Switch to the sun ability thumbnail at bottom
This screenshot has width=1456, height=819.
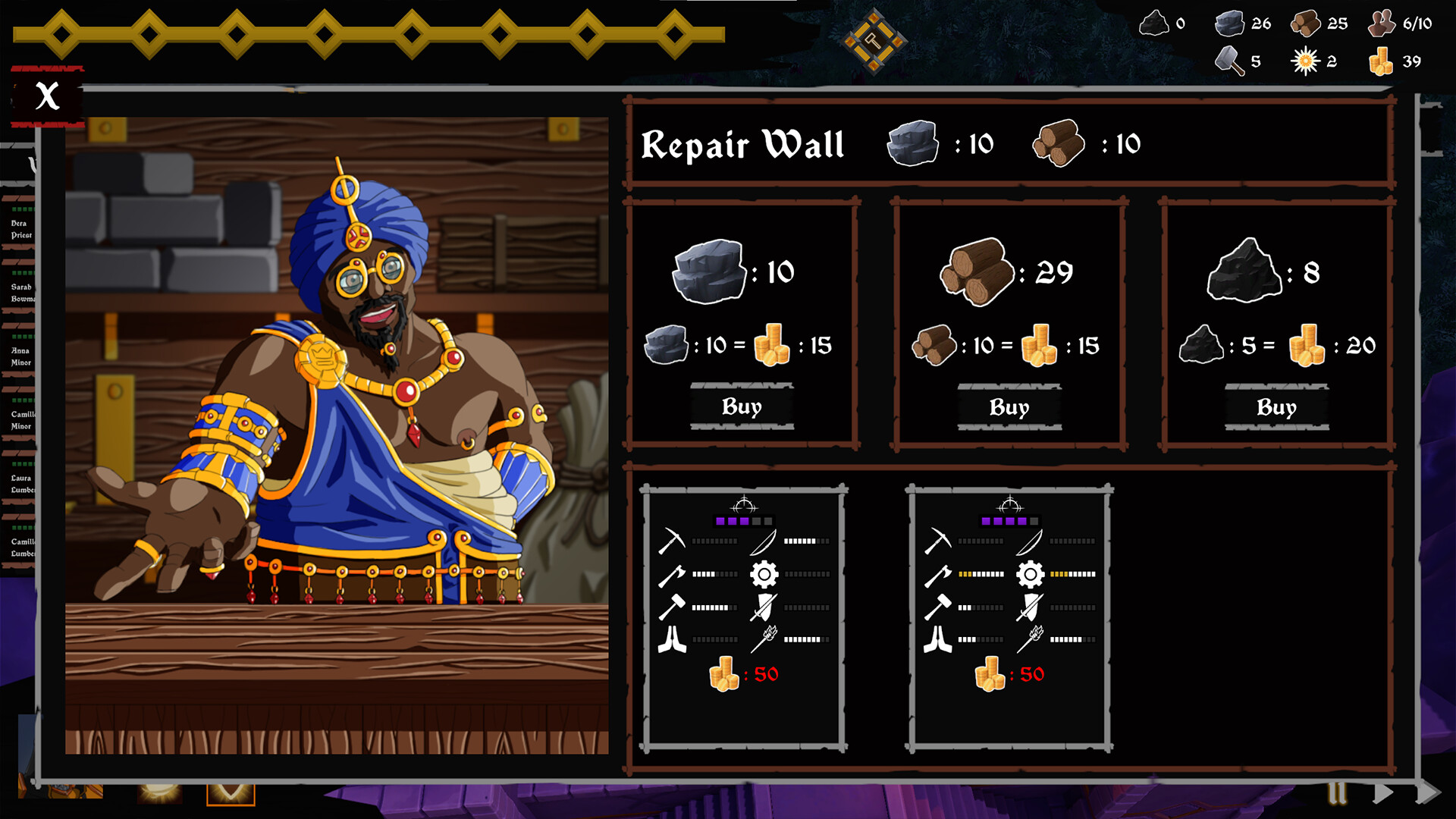(160, 794)
